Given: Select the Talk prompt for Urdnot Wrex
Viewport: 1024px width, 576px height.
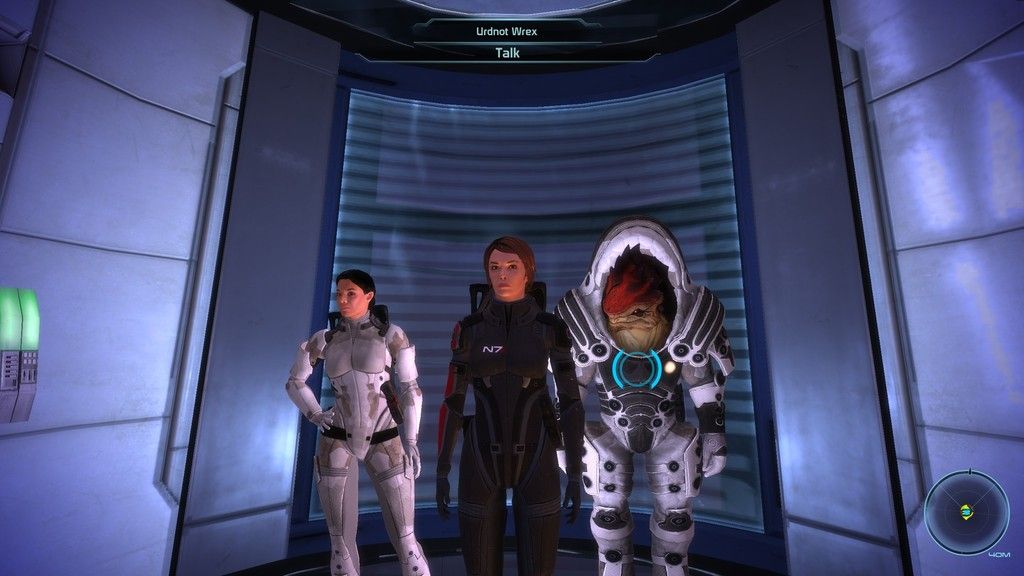Looking at the screenshot, I should point(506,53).
